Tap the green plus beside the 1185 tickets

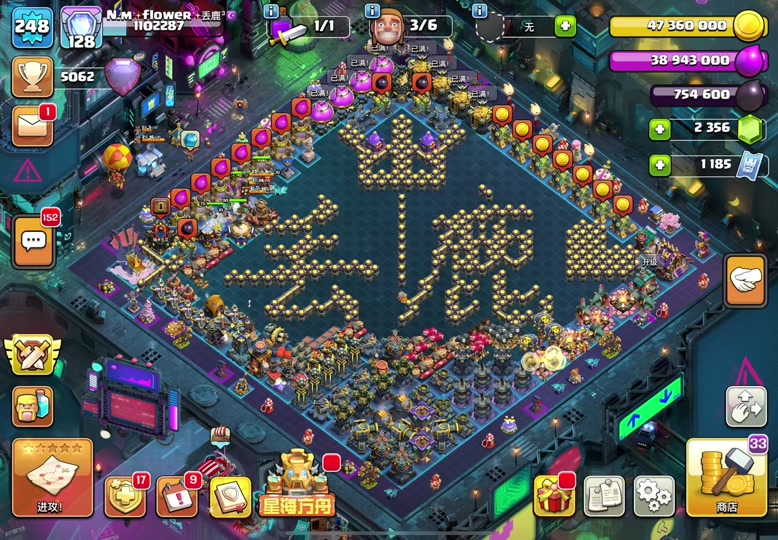click(x=660, y=165)
